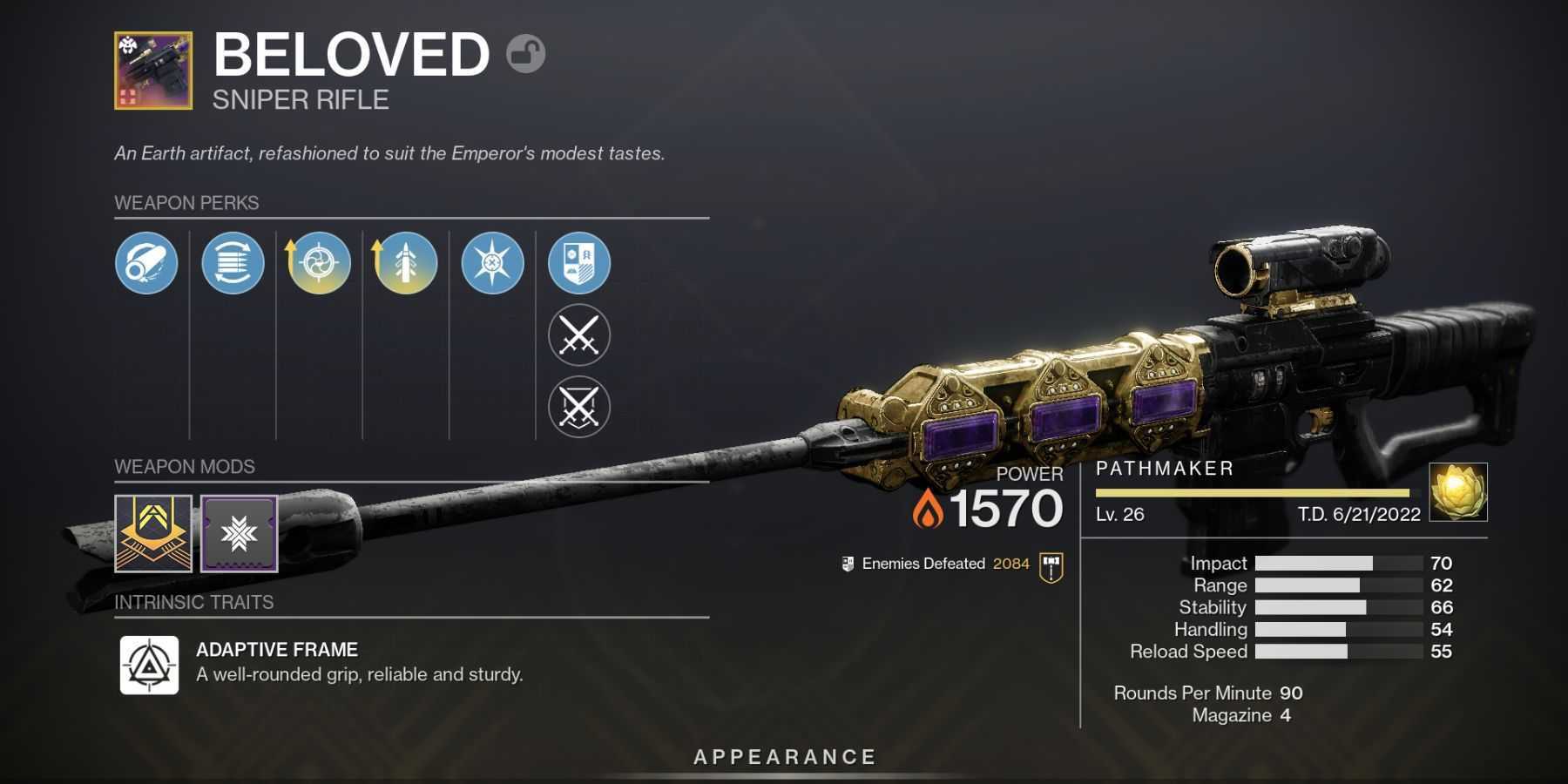
Task: Select the magazine perk icon
Action: (233, 262)
